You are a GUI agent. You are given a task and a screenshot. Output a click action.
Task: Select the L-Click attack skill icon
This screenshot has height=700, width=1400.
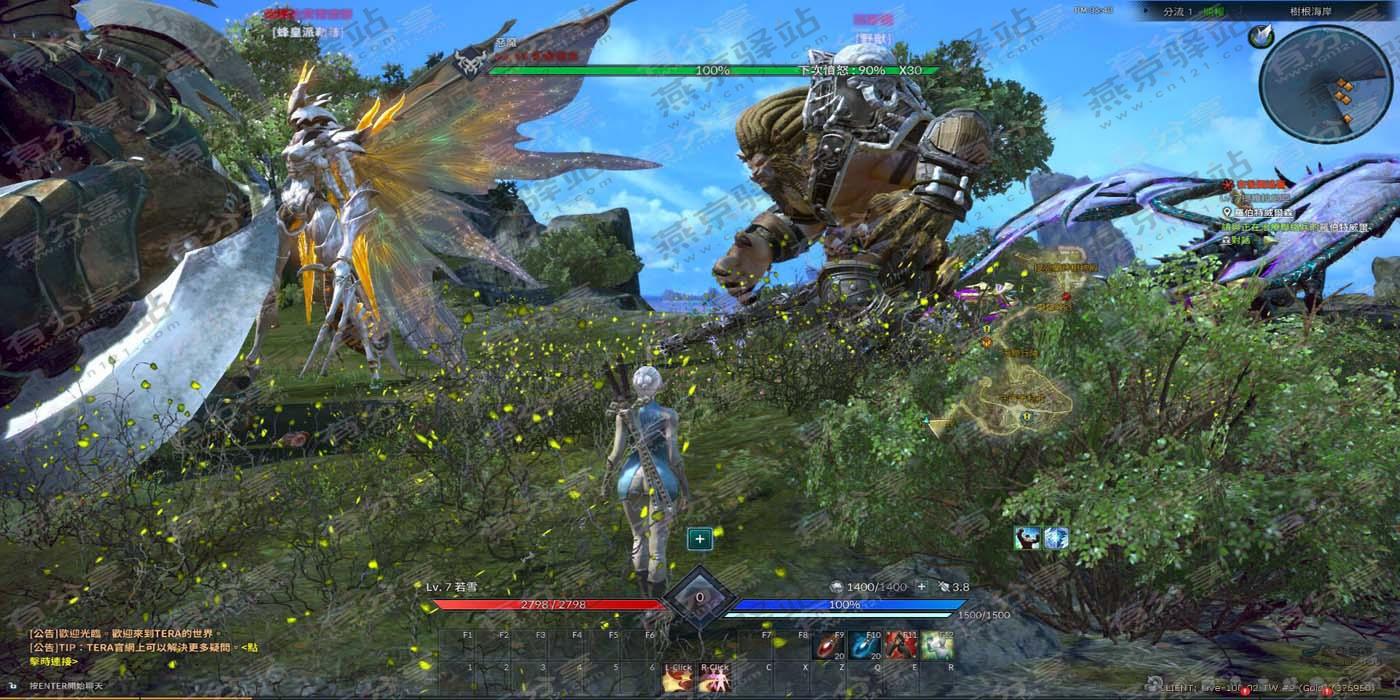[x=679, y=680]
